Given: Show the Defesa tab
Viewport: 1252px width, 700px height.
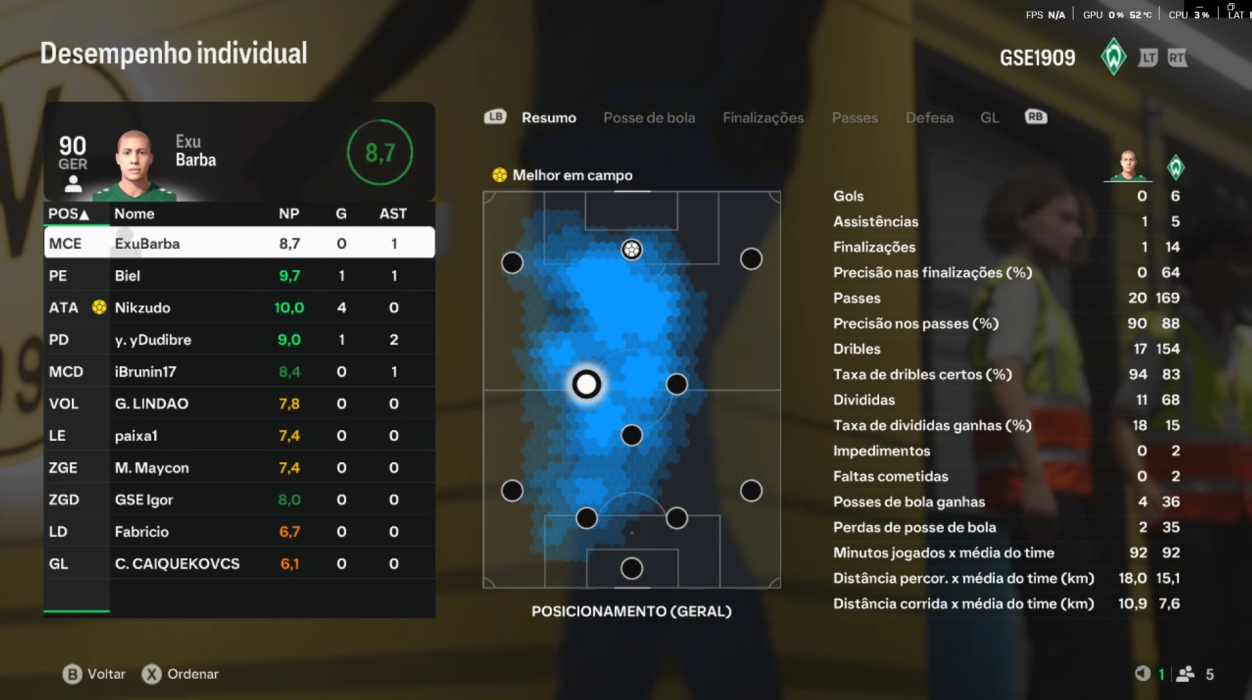Looking at the screenshot, I should pos(929,118).
